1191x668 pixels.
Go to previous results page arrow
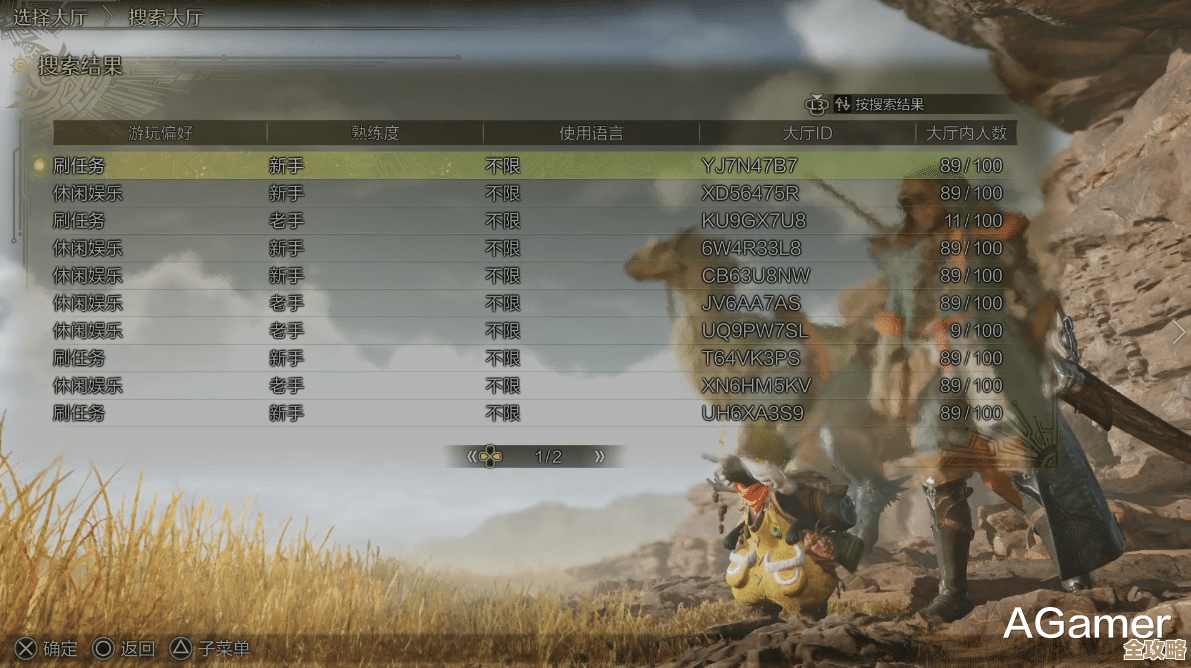[x=472, y=457]
